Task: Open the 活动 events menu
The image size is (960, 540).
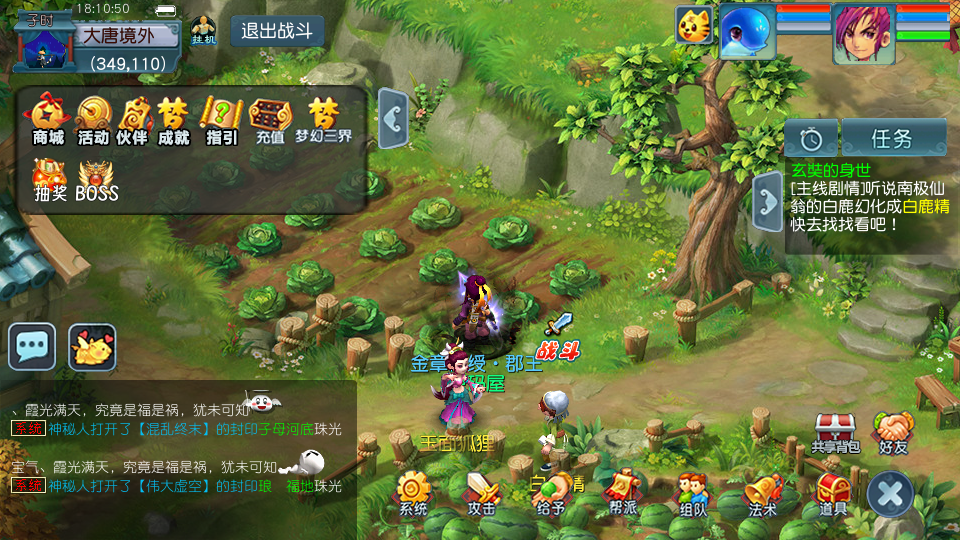Action: click(x=93, y=117)
